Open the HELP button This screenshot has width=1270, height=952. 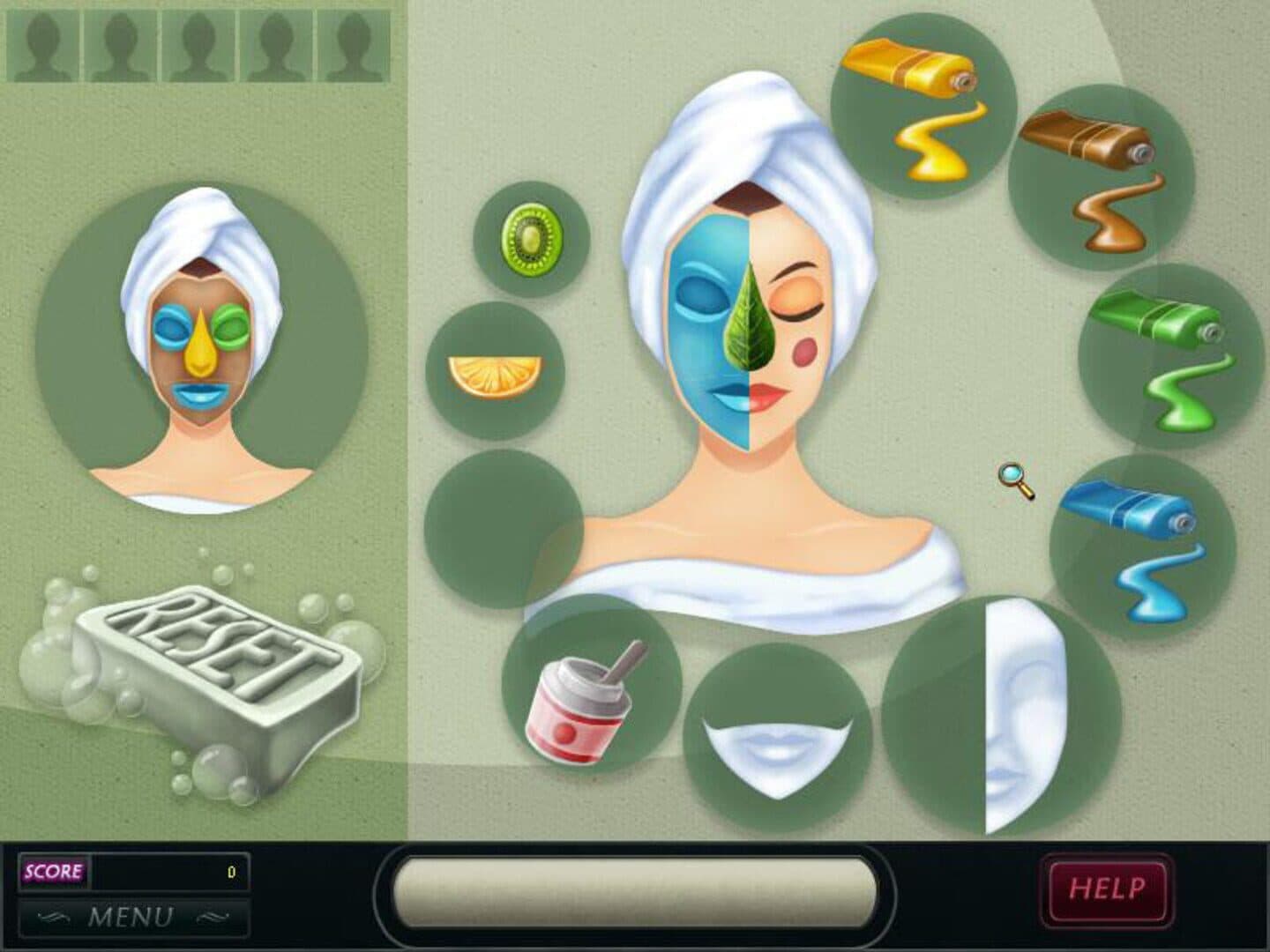click(x=1107, y=888)
